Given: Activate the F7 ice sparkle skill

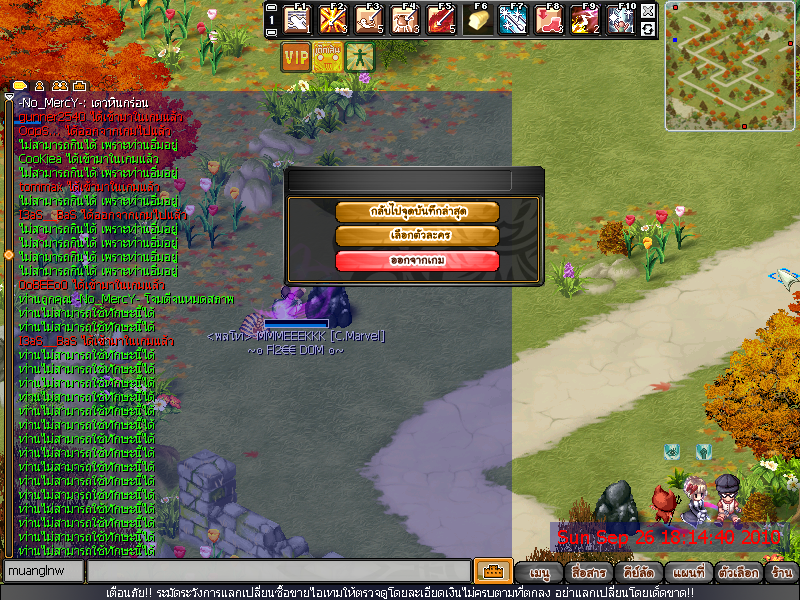Looking at the screenshot, I should 513,19.
